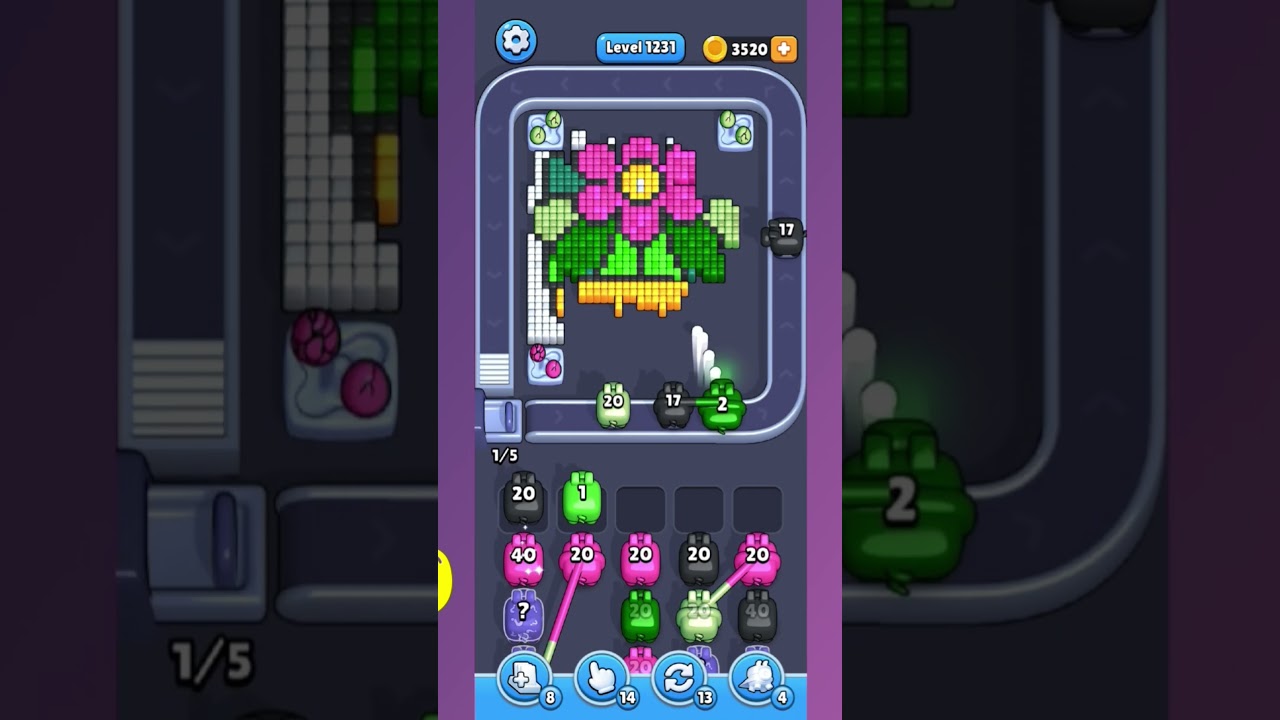Tap the gold coin icon

pos(714,49)
